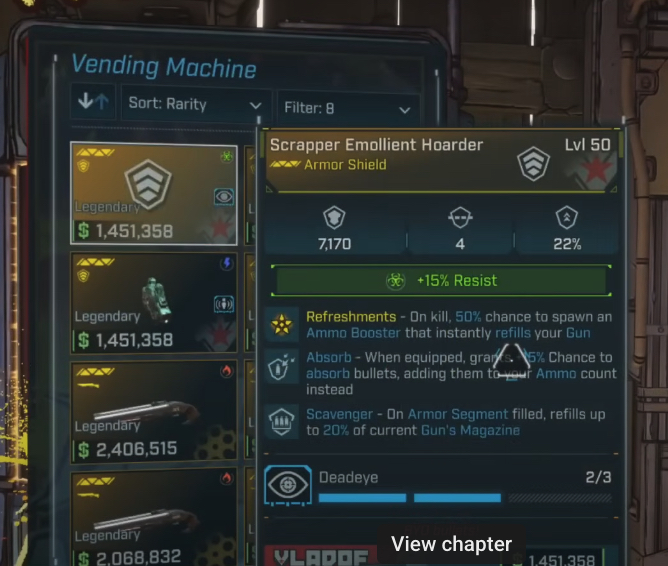Open the Filter: 8 dropdown

point(347,109)
